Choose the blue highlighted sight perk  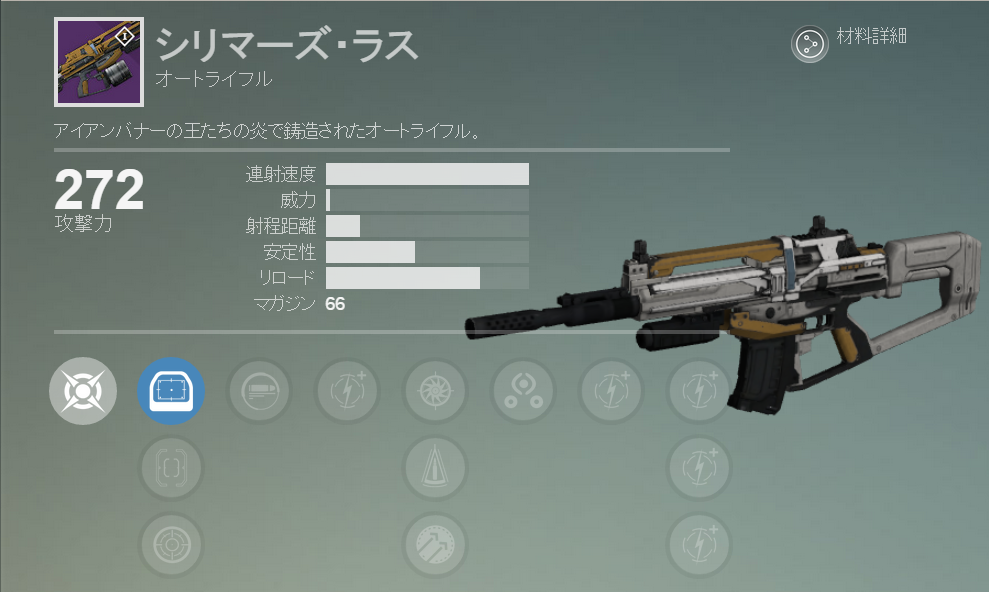tap(171, 390)
